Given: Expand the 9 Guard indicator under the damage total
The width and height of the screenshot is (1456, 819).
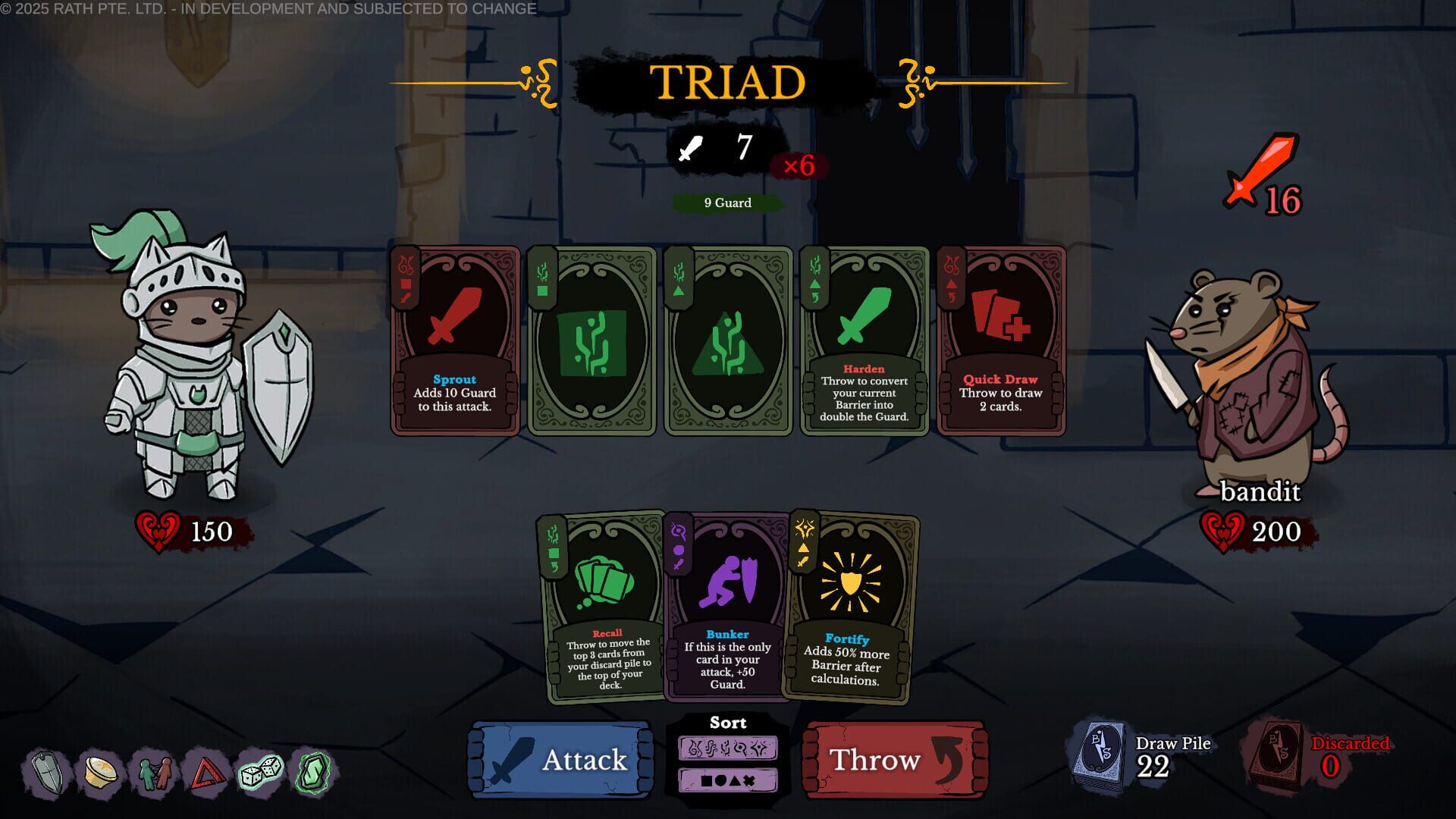Looking at the screenshot, I should 726,202.
